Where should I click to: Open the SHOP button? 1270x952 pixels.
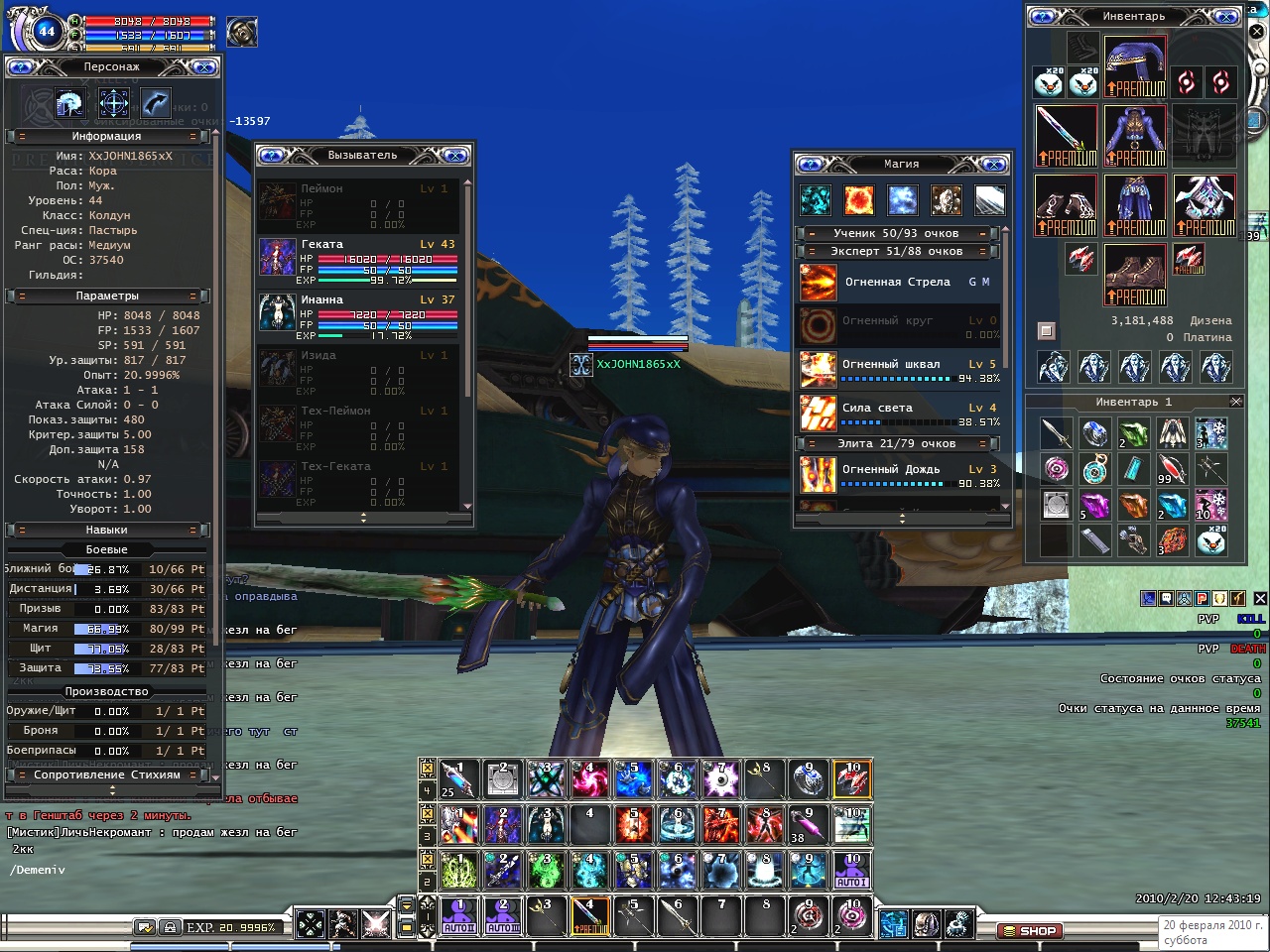click(x=1030, y=931)
